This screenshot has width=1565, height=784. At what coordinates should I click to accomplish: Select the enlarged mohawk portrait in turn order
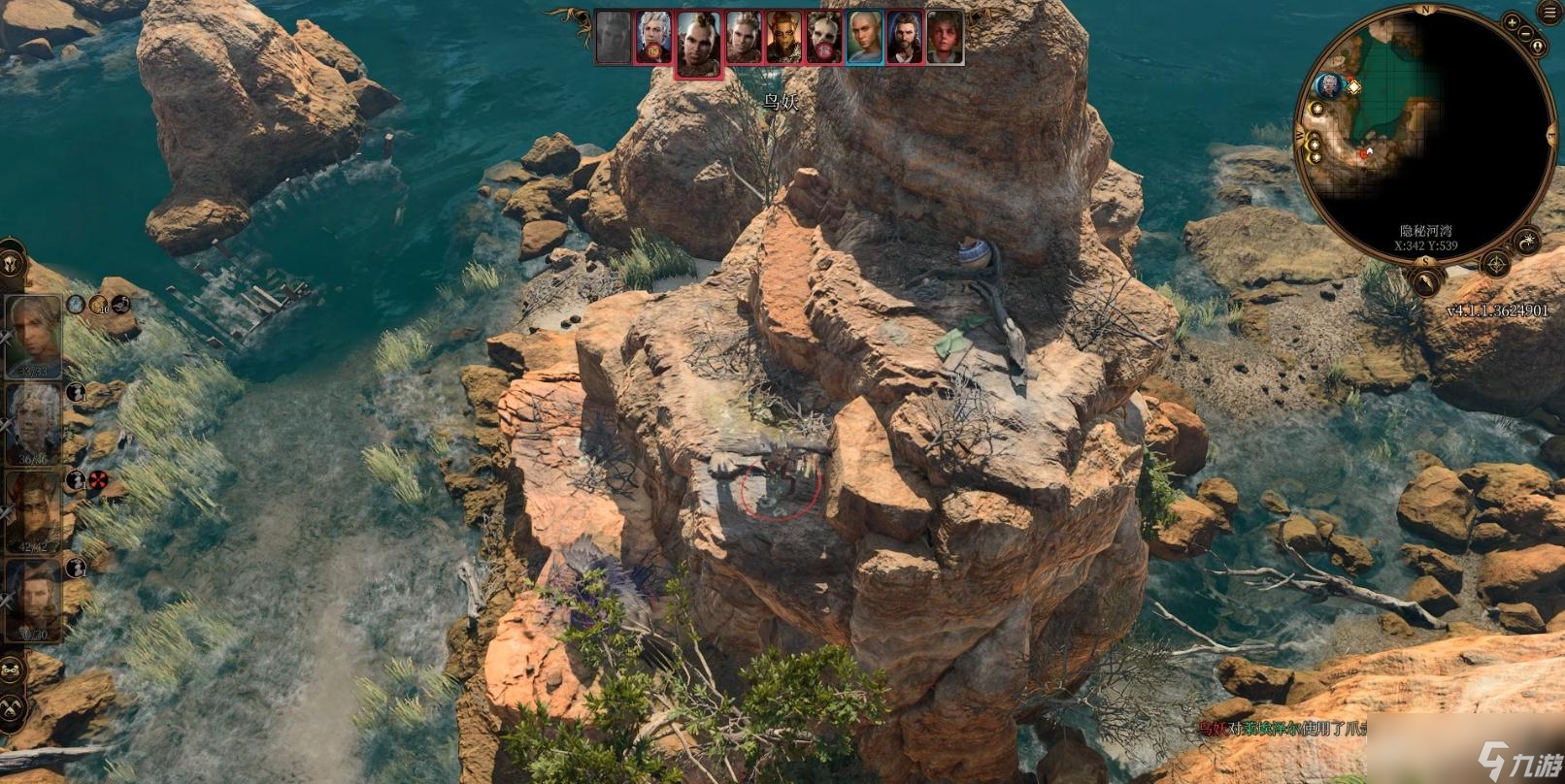pos(698,44)
